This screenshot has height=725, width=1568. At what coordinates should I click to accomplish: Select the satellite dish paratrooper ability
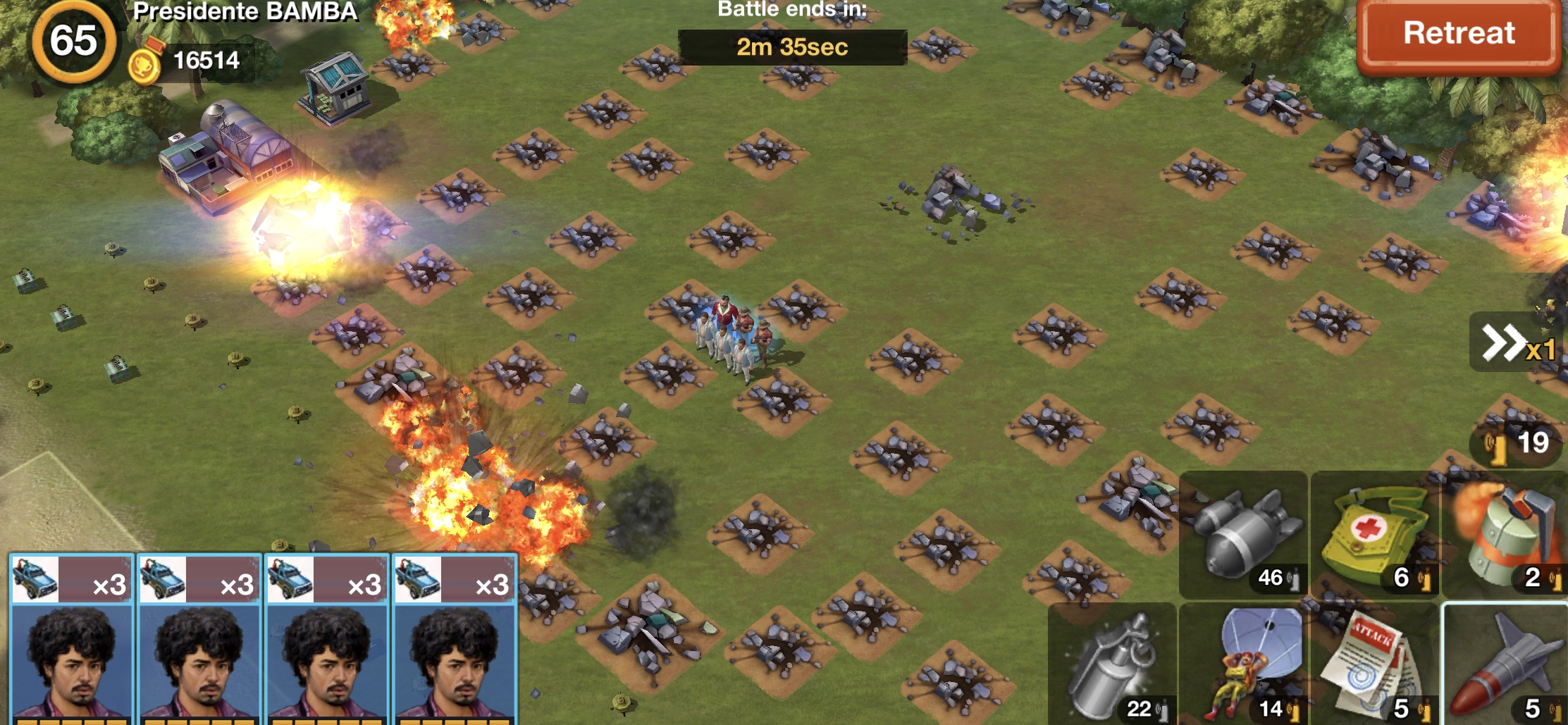pyautogui.click(x=1244, y=664)
